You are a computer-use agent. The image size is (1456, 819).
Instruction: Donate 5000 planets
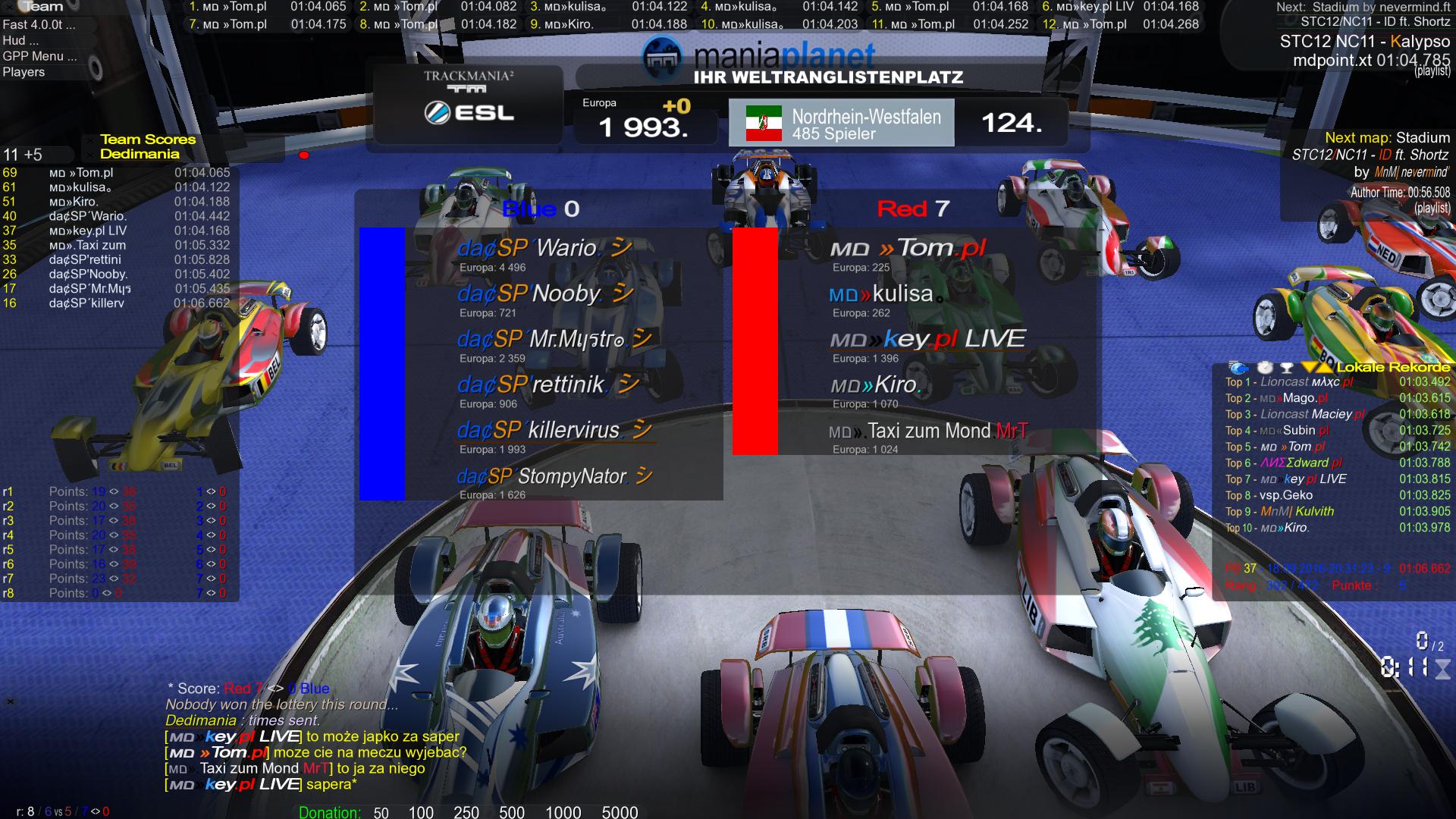(620, 812)
